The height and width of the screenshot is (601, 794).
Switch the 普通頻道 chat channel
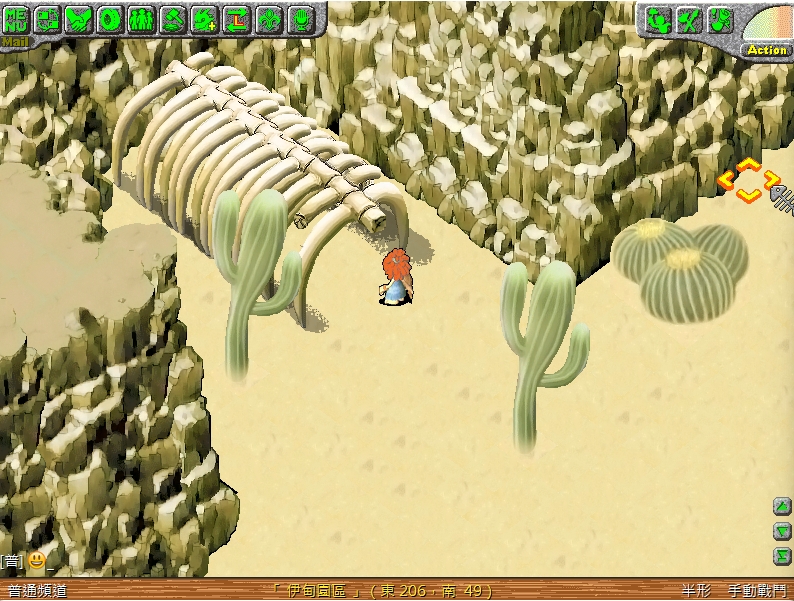[x=36, y=591]
